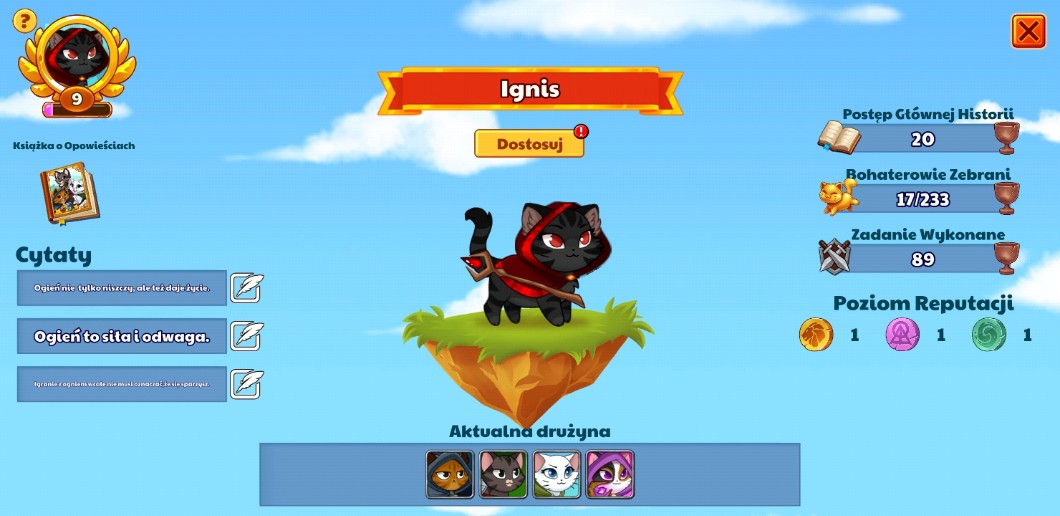1060x516 pixels.
Task: Click the Dostosuj customize button
Action: 529,144
